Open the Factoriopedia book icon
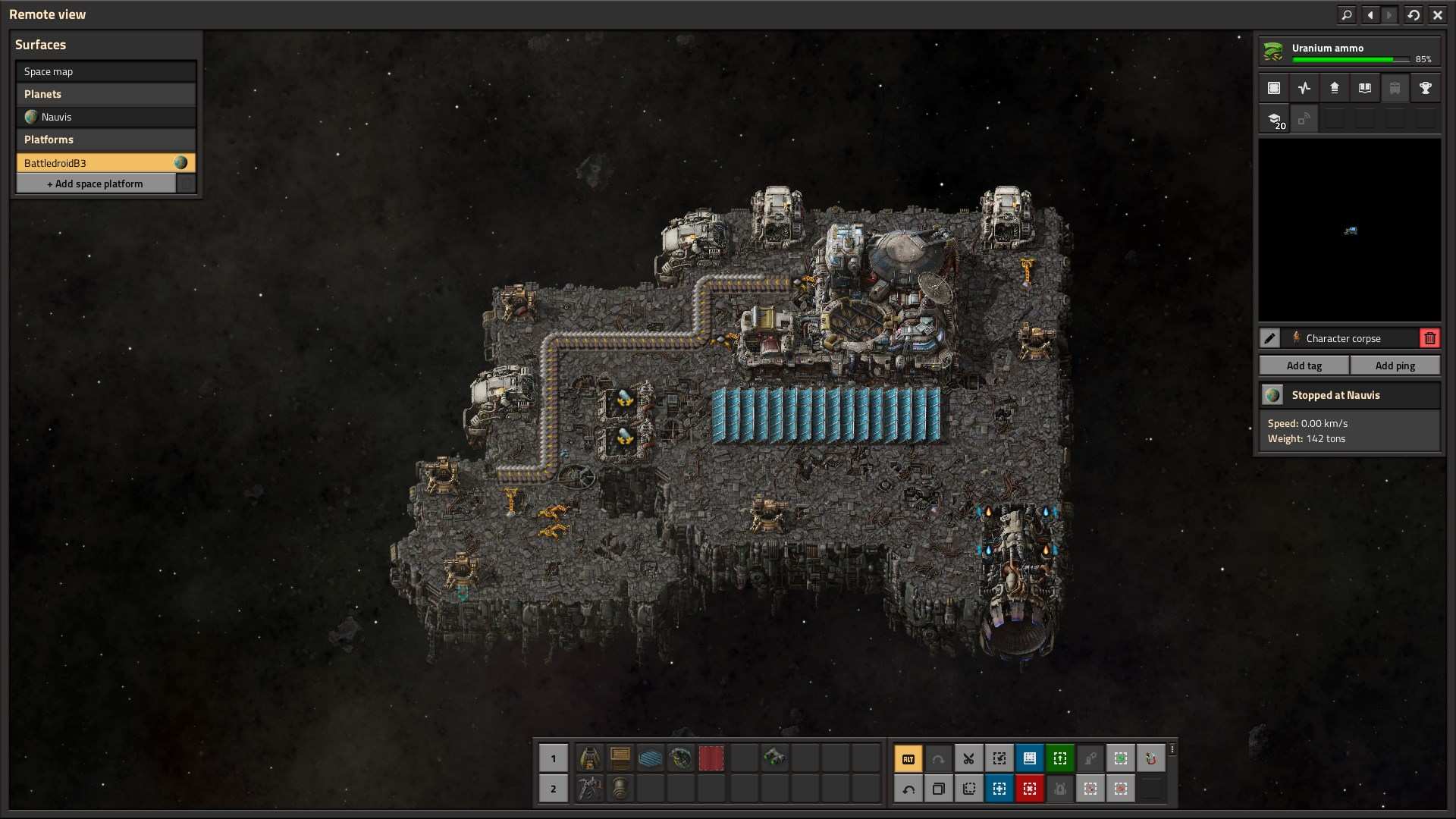This screenshot has height=819, width=1456. click(x=1365, y=88)
